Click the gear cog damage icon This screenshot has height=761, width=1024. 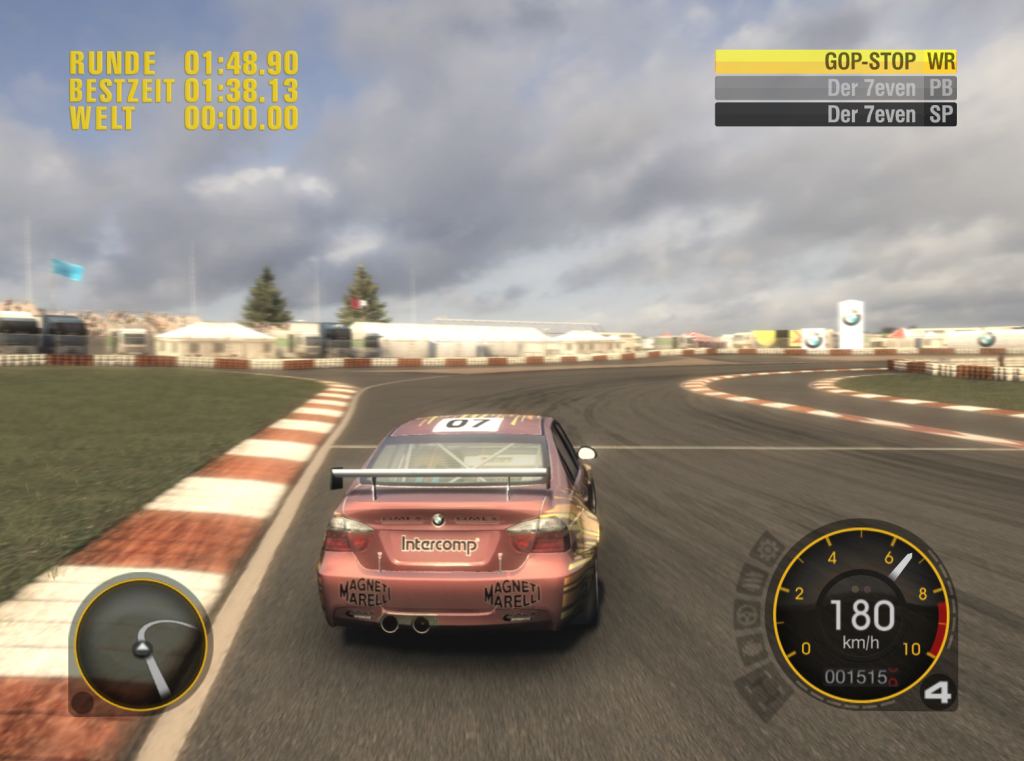[768, 548]
